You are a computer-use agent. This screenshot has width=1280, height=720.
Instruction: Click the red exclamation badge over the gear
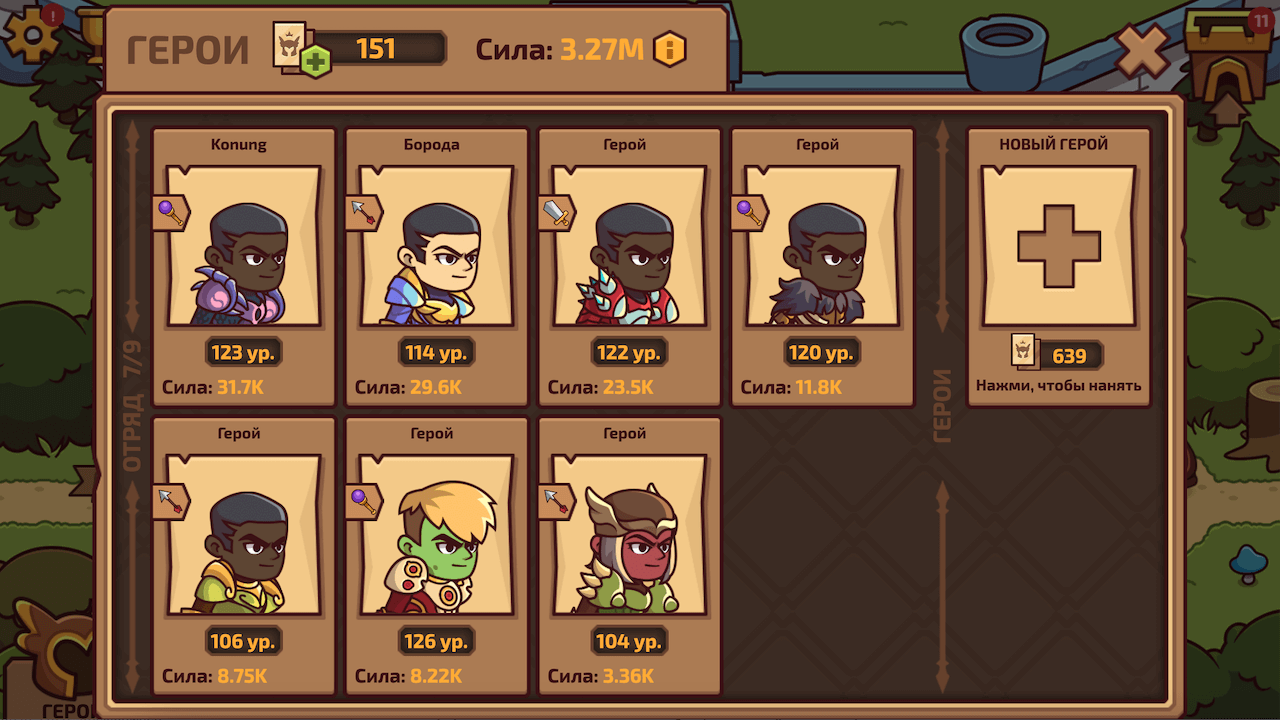point(53,16)
